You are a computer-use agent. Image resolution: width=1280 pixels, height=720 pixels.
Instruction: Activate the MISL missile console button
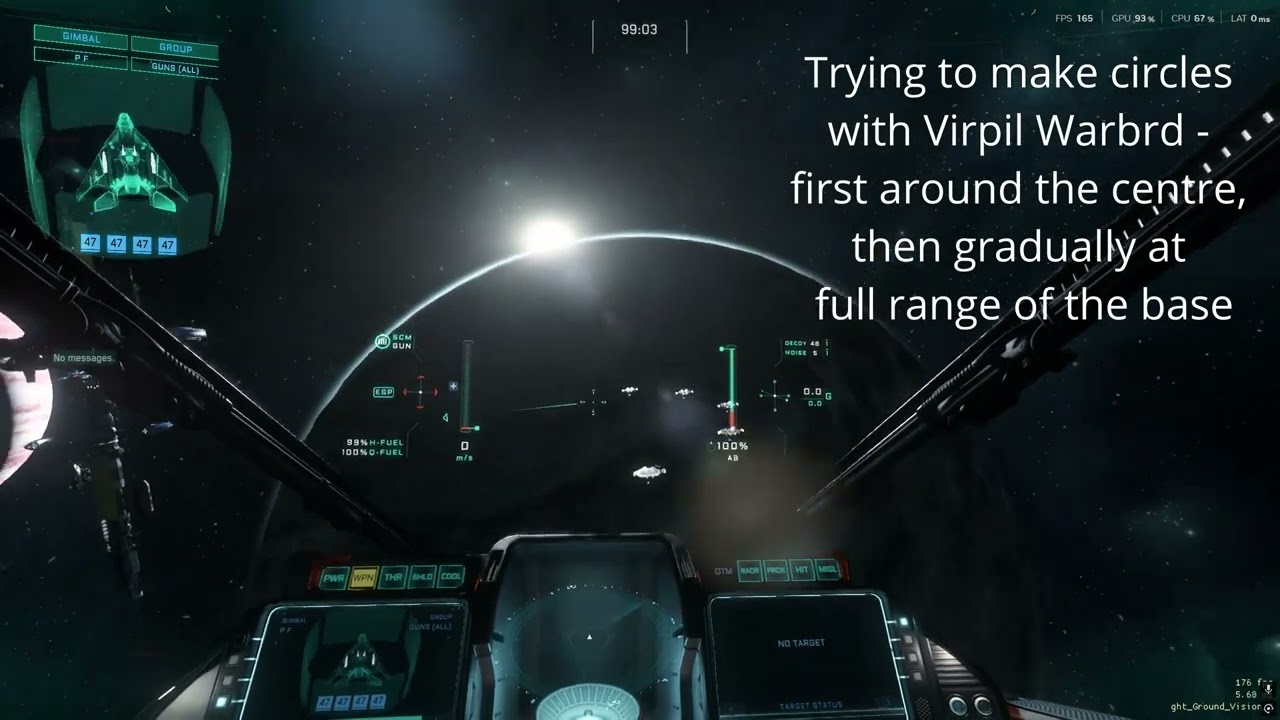(827, 570)
